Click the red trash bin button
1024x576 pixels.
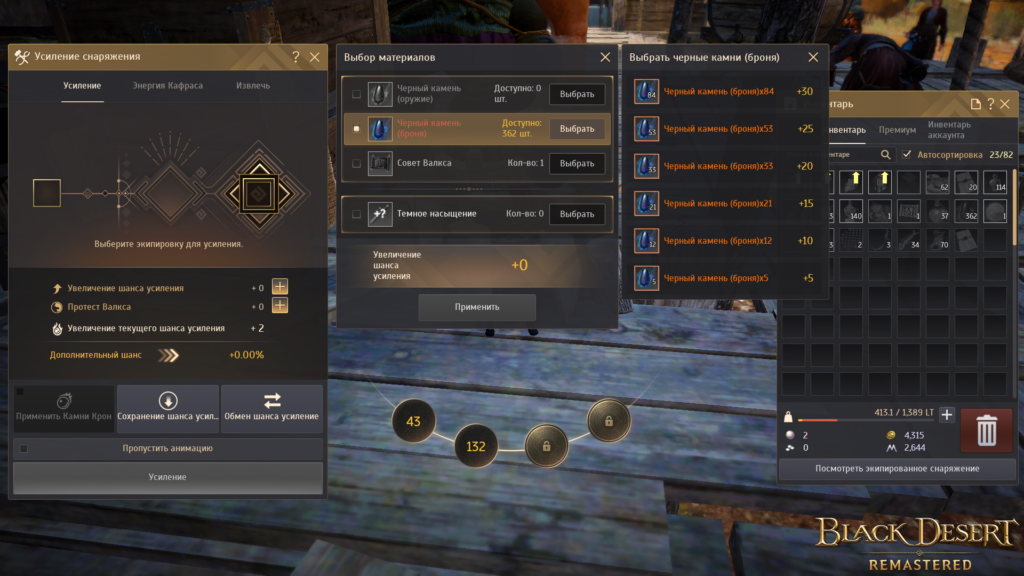[986, 430]
